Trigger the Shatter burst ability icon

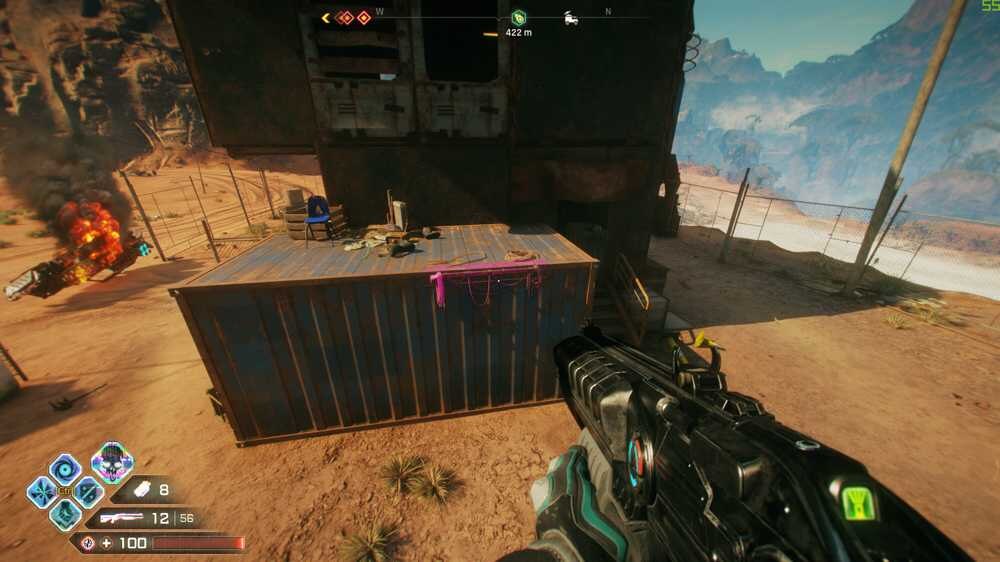click(x=42, y=491)
